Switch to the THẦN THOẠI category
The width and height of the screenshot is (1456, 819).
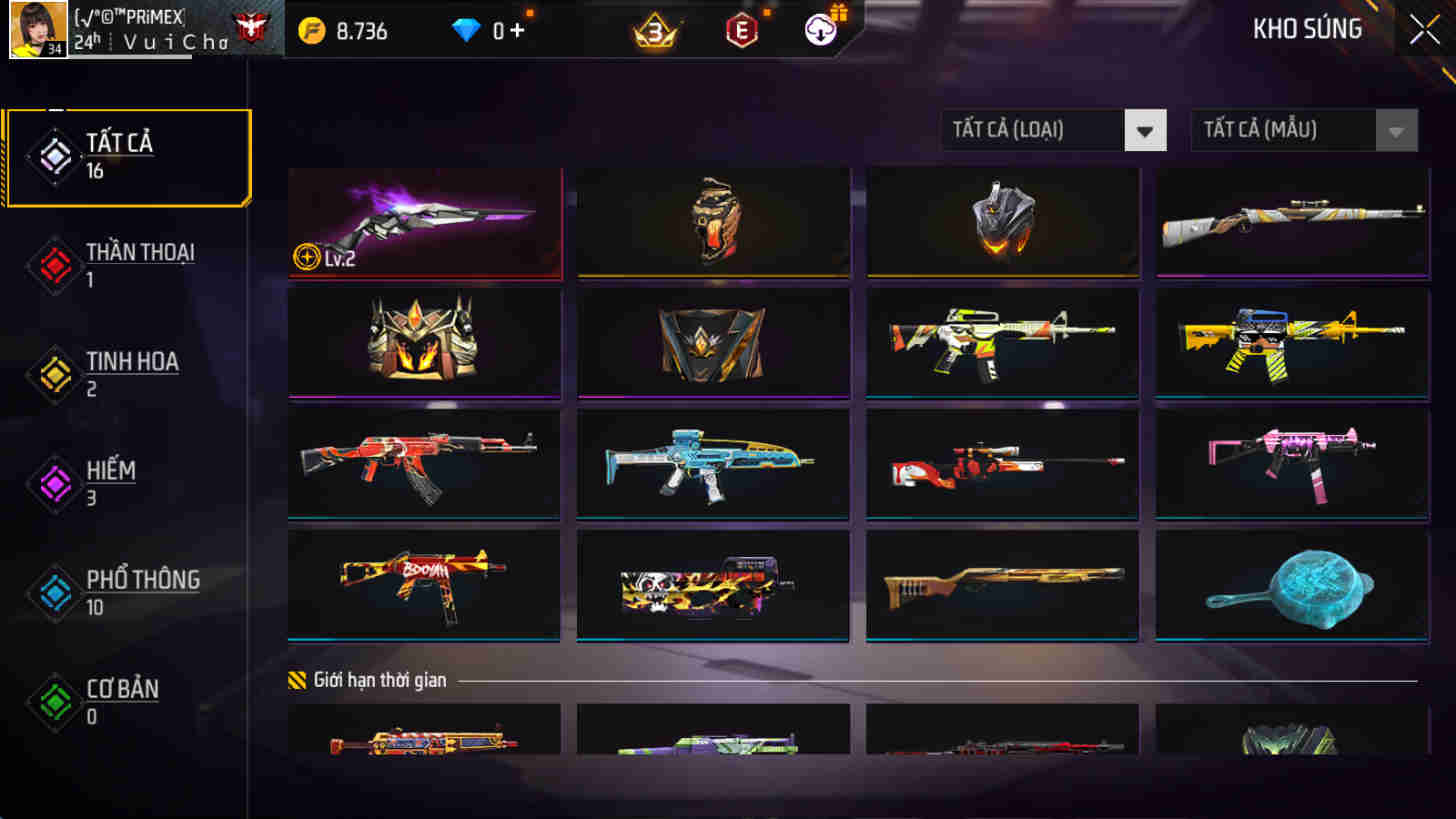coord(138,262)
